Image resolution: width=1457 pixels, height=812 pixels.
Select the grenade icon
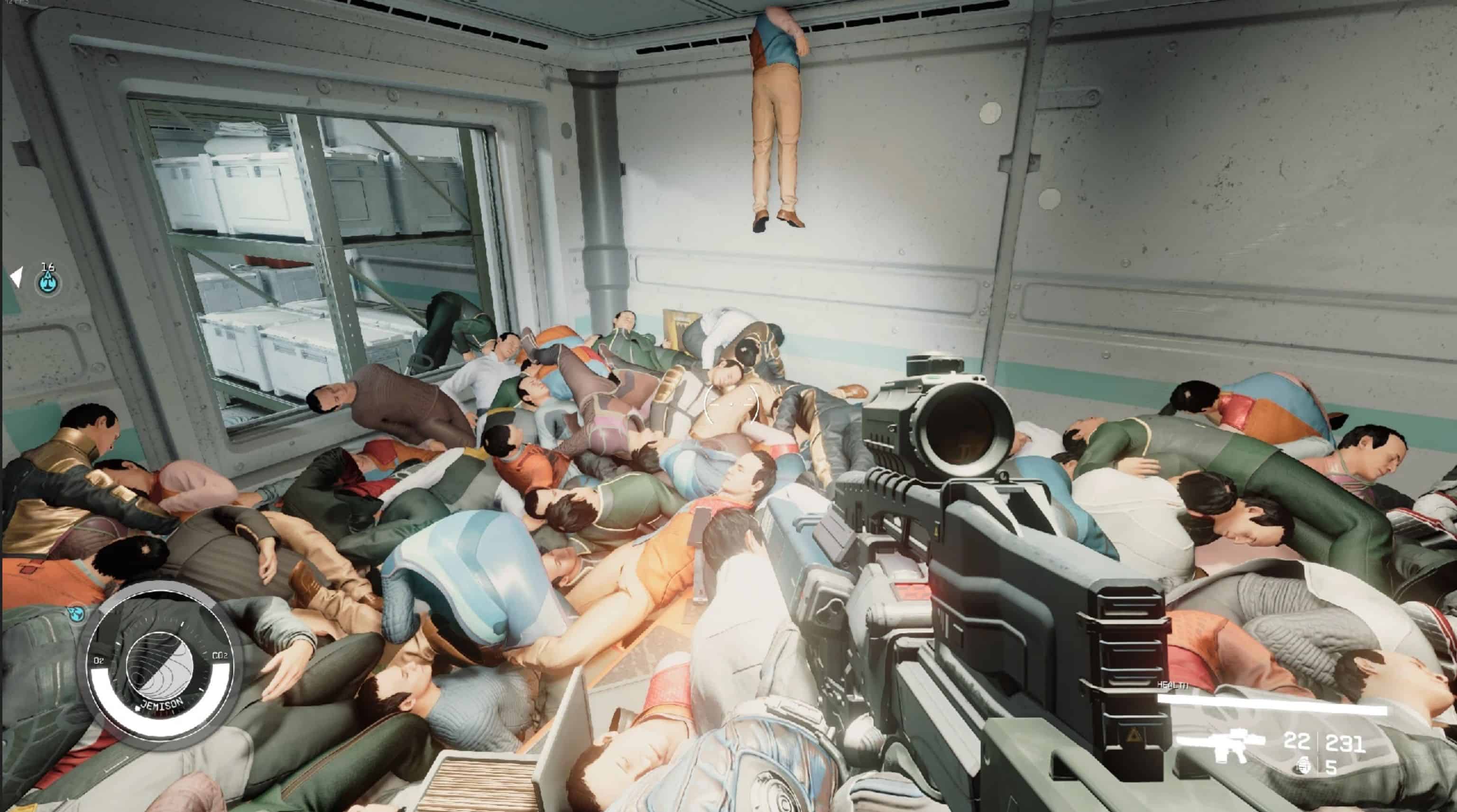pos(1304,766)
